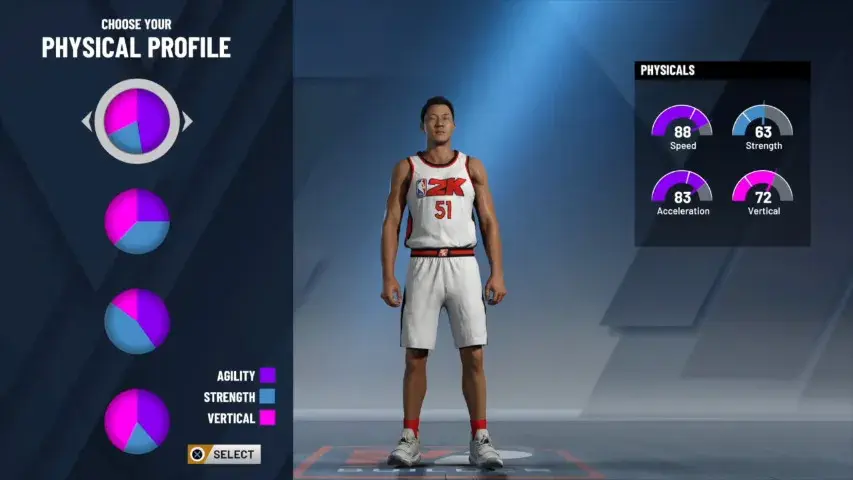Pick the pie chart with the thinnest blue slice
The height and width of the screenshot is (480, 853).
click(x=137, y=420)
